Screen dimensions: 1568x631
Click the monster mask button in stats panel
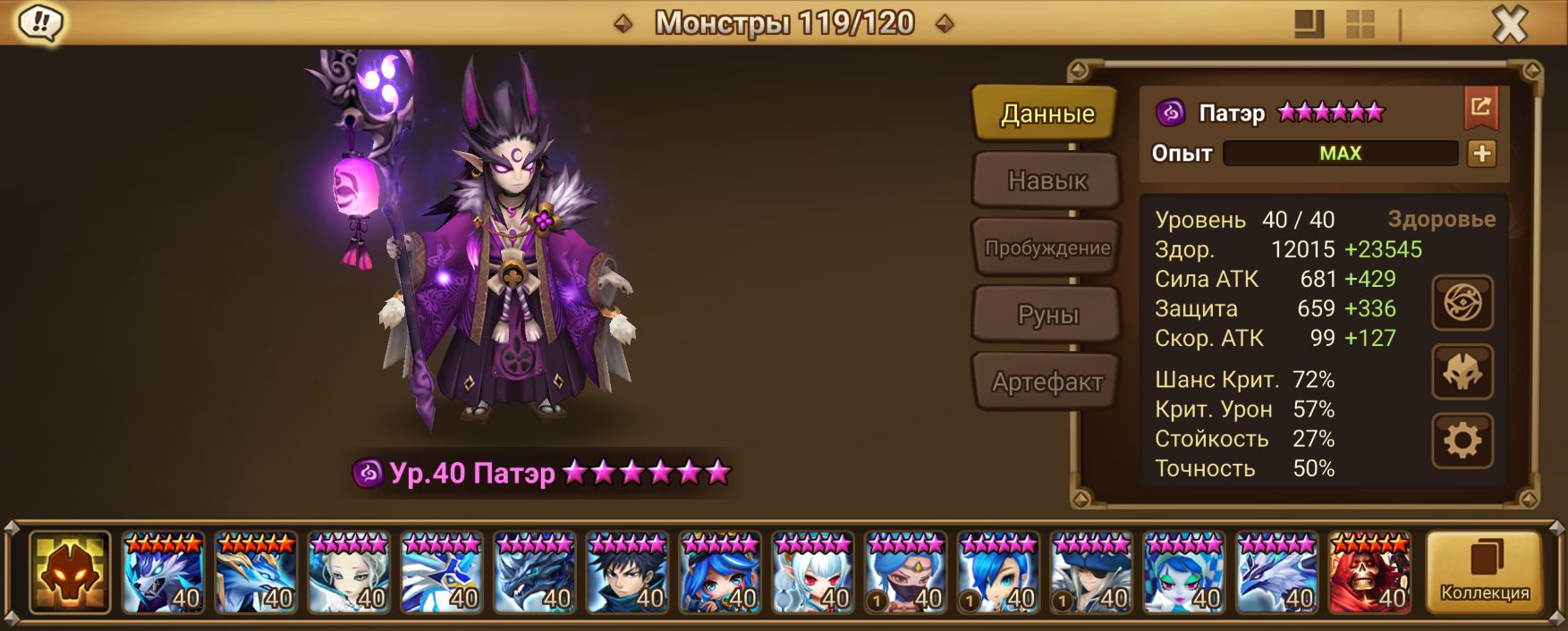(x=1462, y=372)
